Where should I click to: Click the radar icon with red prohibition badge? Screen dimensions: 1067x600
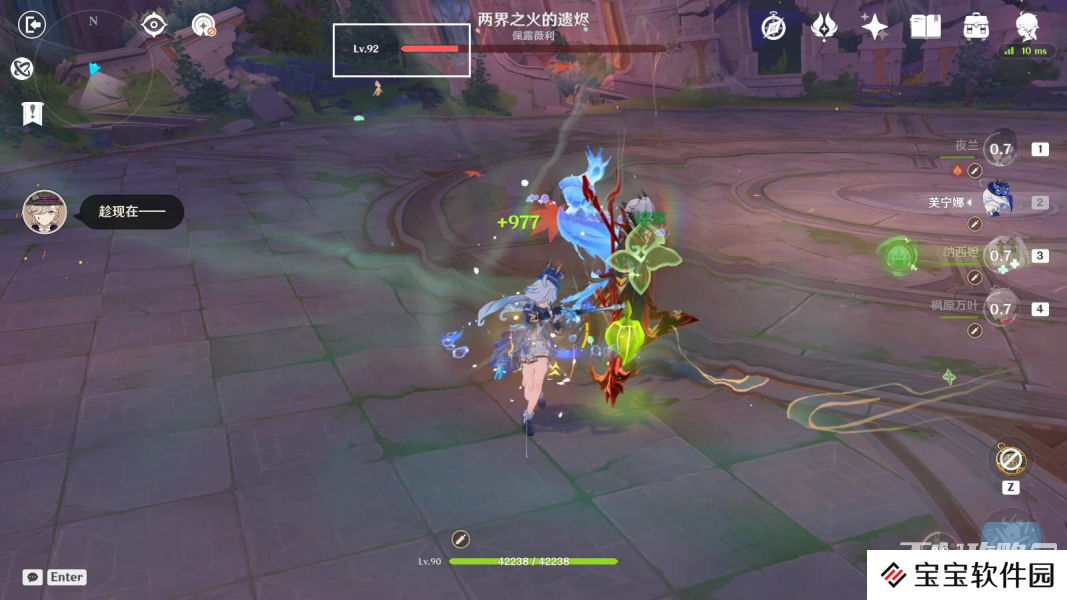point(204,25)
